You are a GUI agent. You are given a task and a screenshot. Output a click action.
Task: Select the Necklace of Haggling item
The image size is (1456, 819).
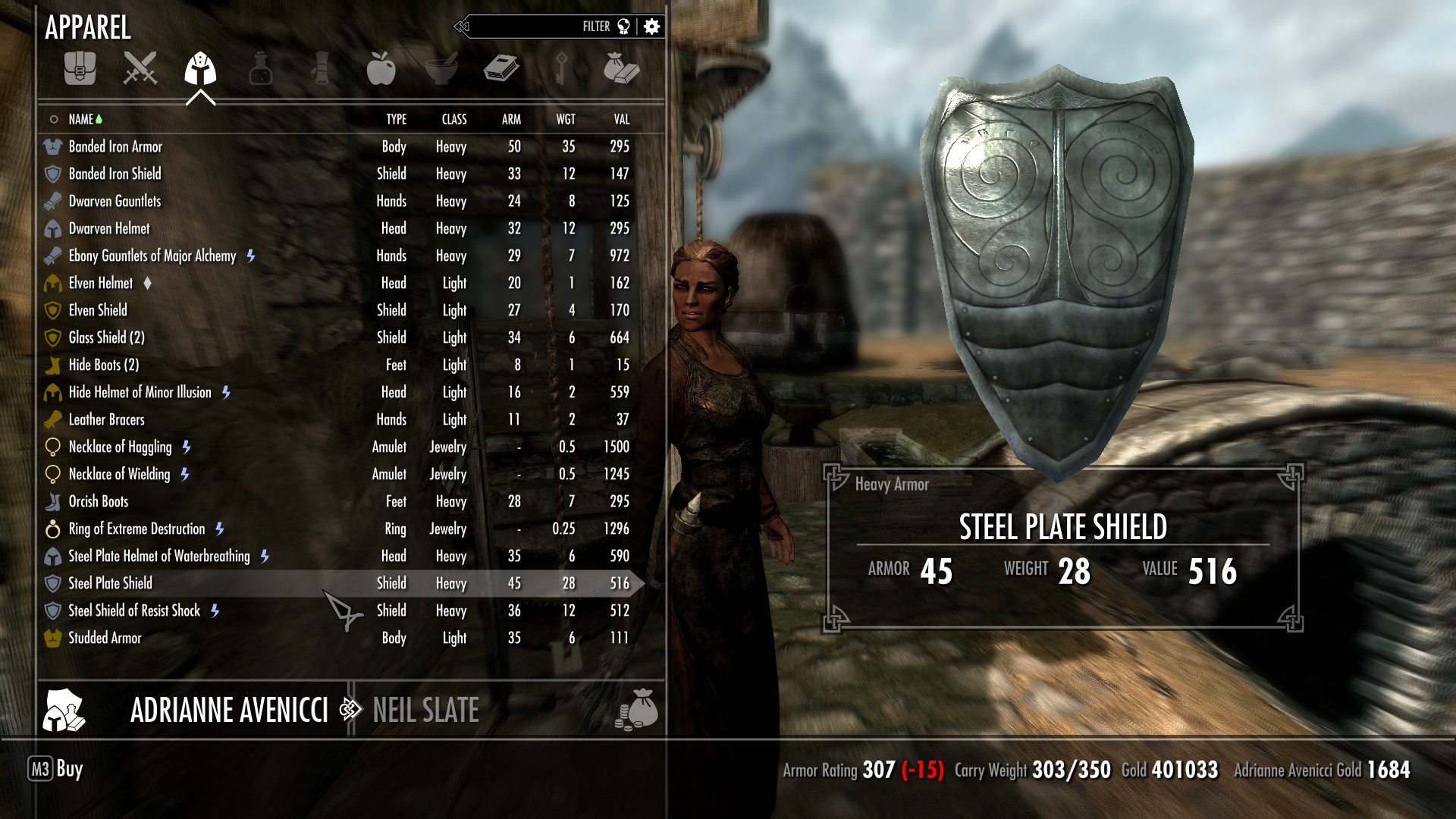click(120, 447)
